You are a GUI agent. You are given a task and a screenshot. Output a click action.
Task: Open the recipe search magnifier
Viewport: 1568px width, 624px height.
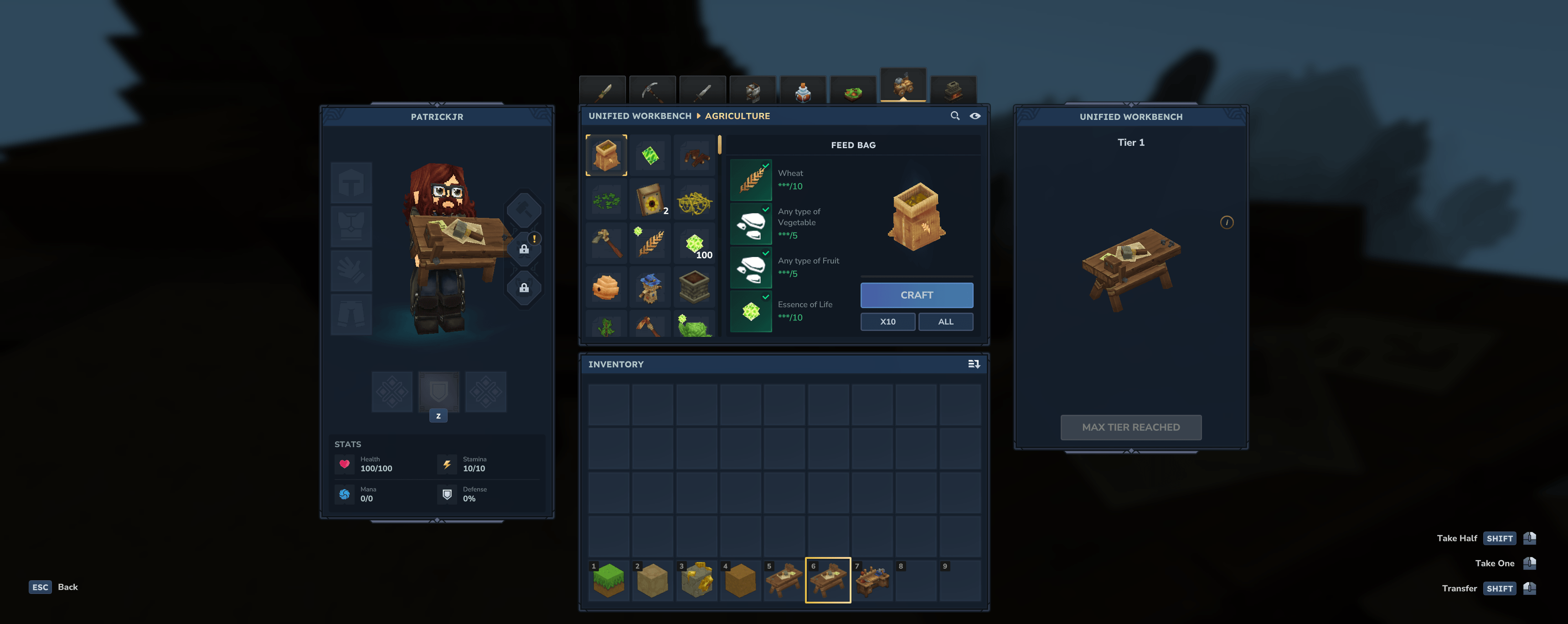[954, 116]
